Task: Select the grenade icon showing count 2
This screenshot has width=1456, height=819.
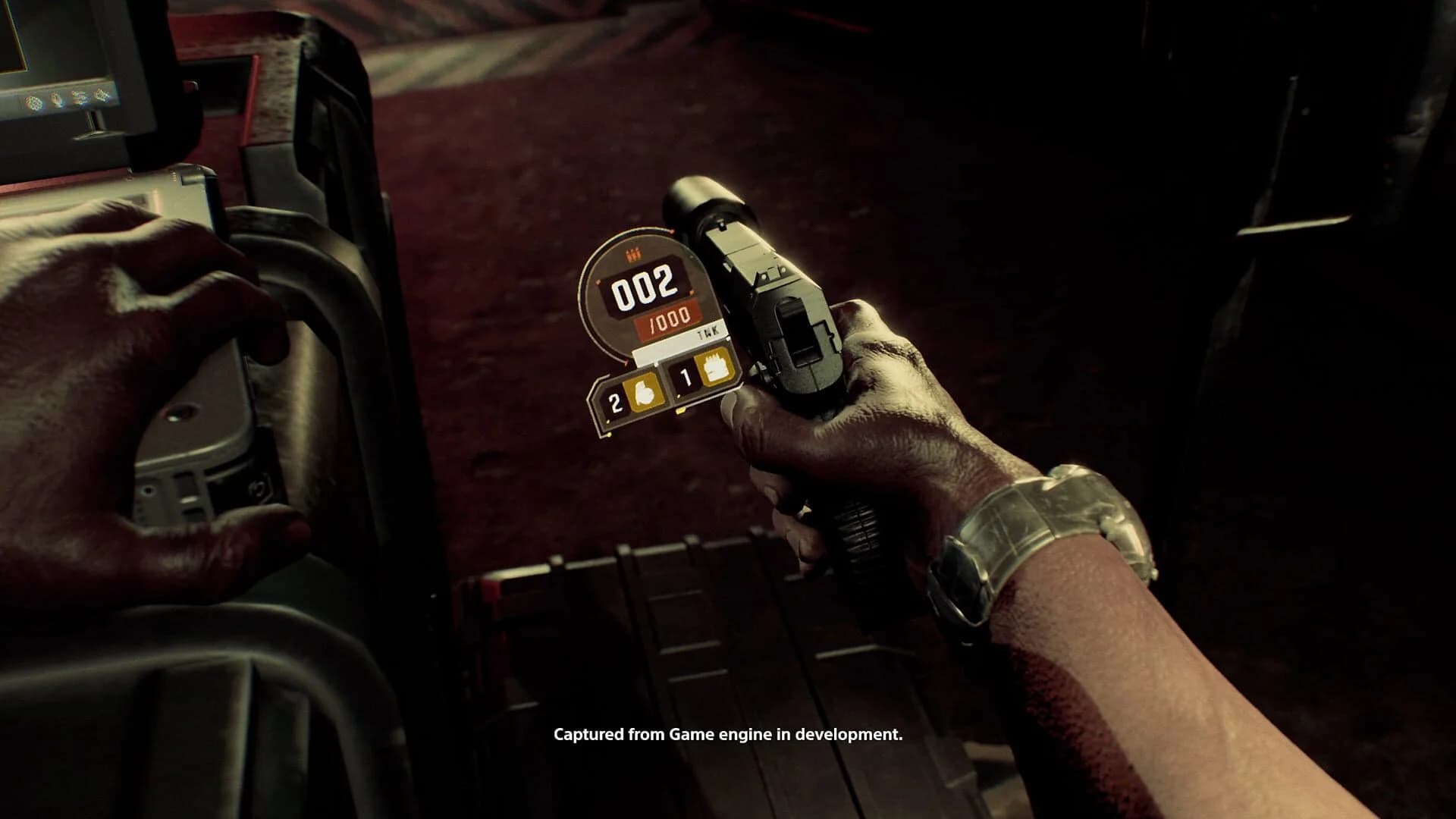Action: [x=642, y=393]
